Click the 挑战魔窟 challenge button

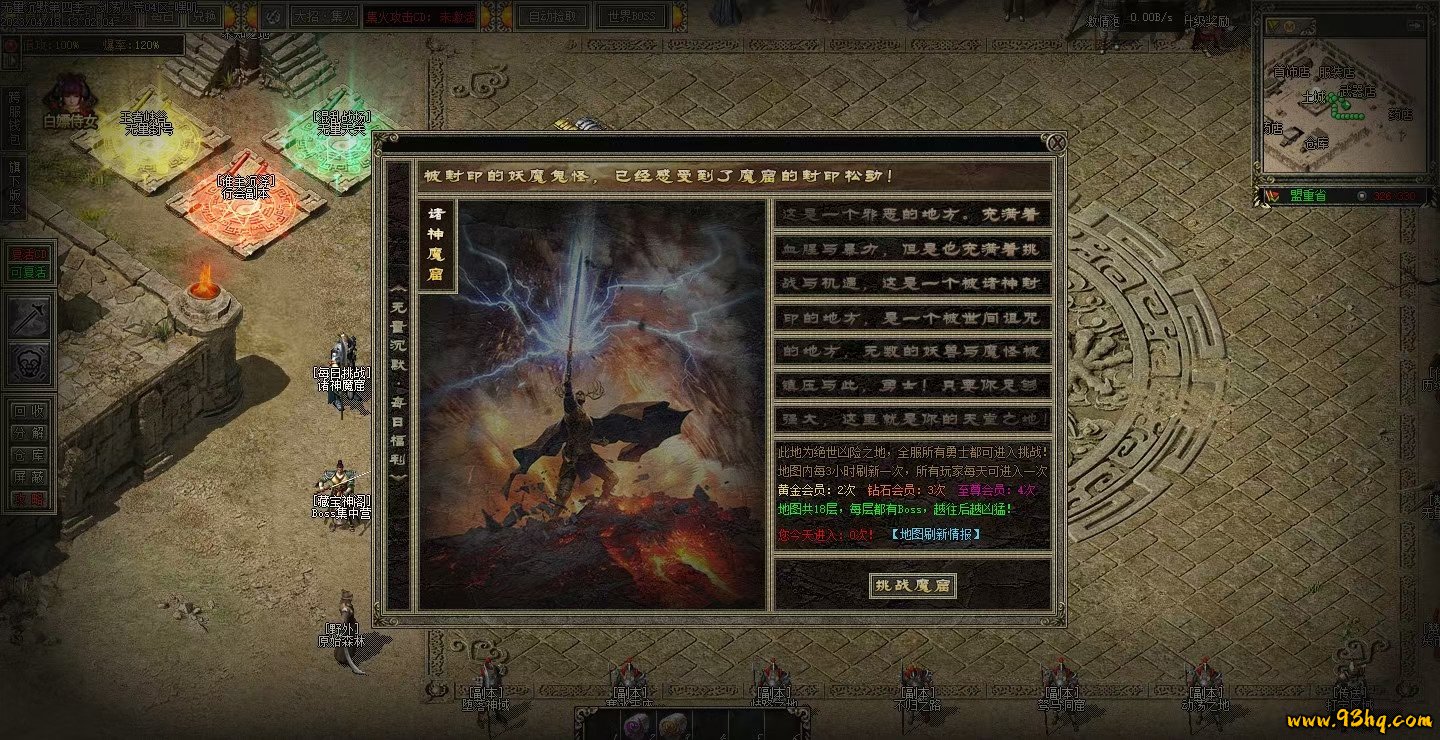(x=912, y=585)
